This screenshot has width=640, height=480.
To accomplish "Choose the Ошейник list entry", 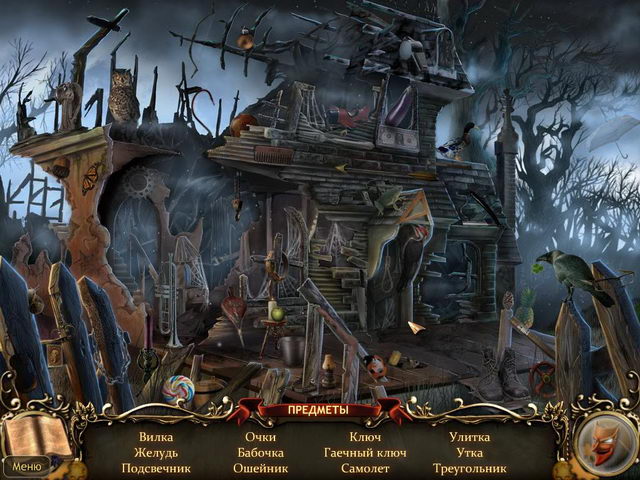I will tap(261, 468).
